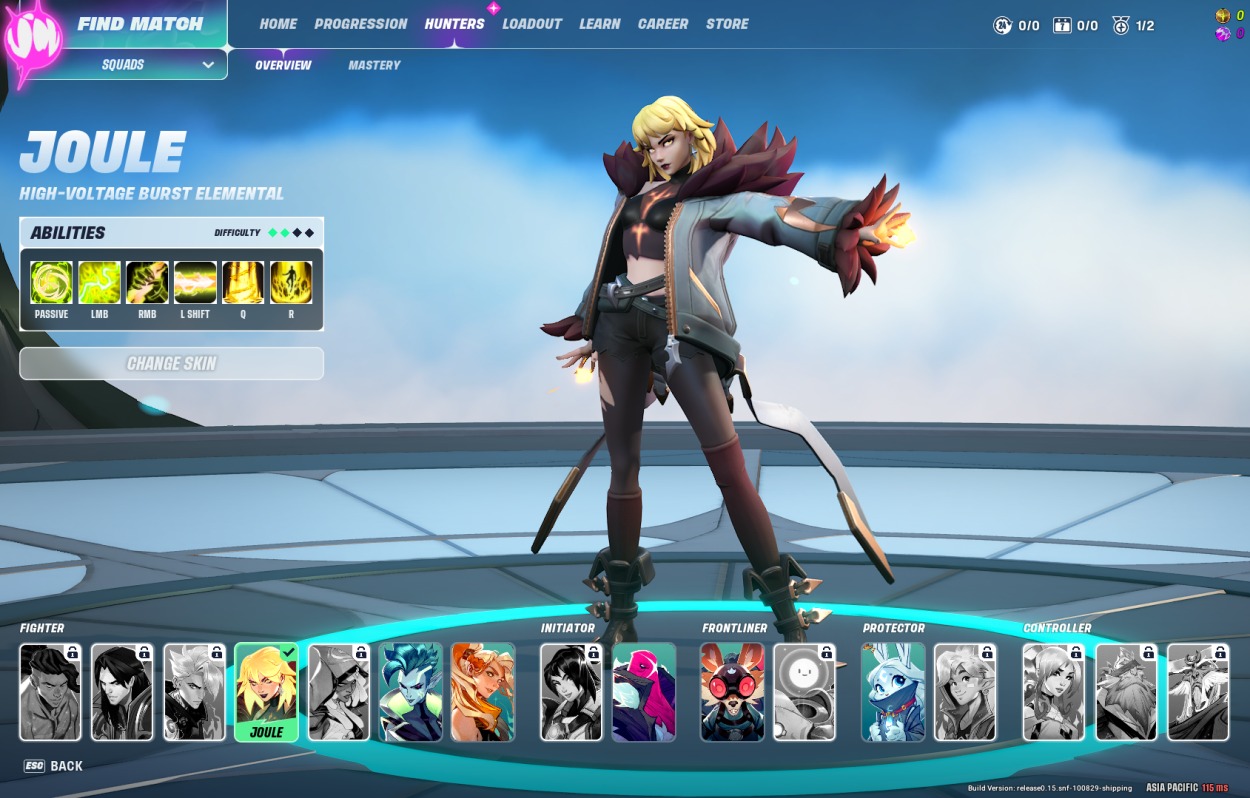Show Joule's Passive ability details

click(51, 283)
